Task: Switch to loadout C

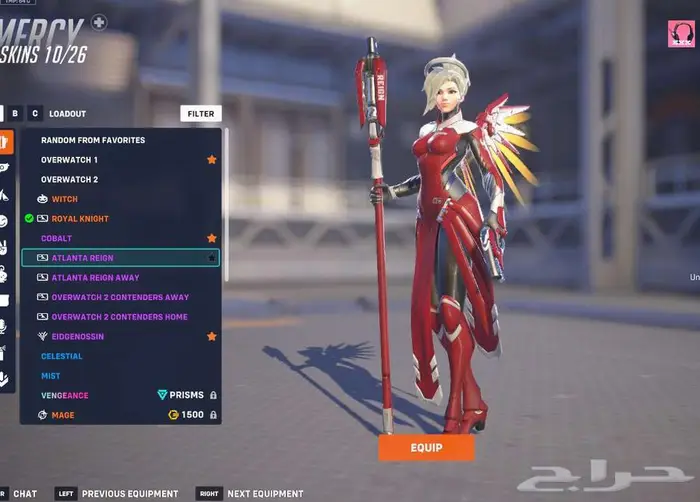Action: coord(35,114)
